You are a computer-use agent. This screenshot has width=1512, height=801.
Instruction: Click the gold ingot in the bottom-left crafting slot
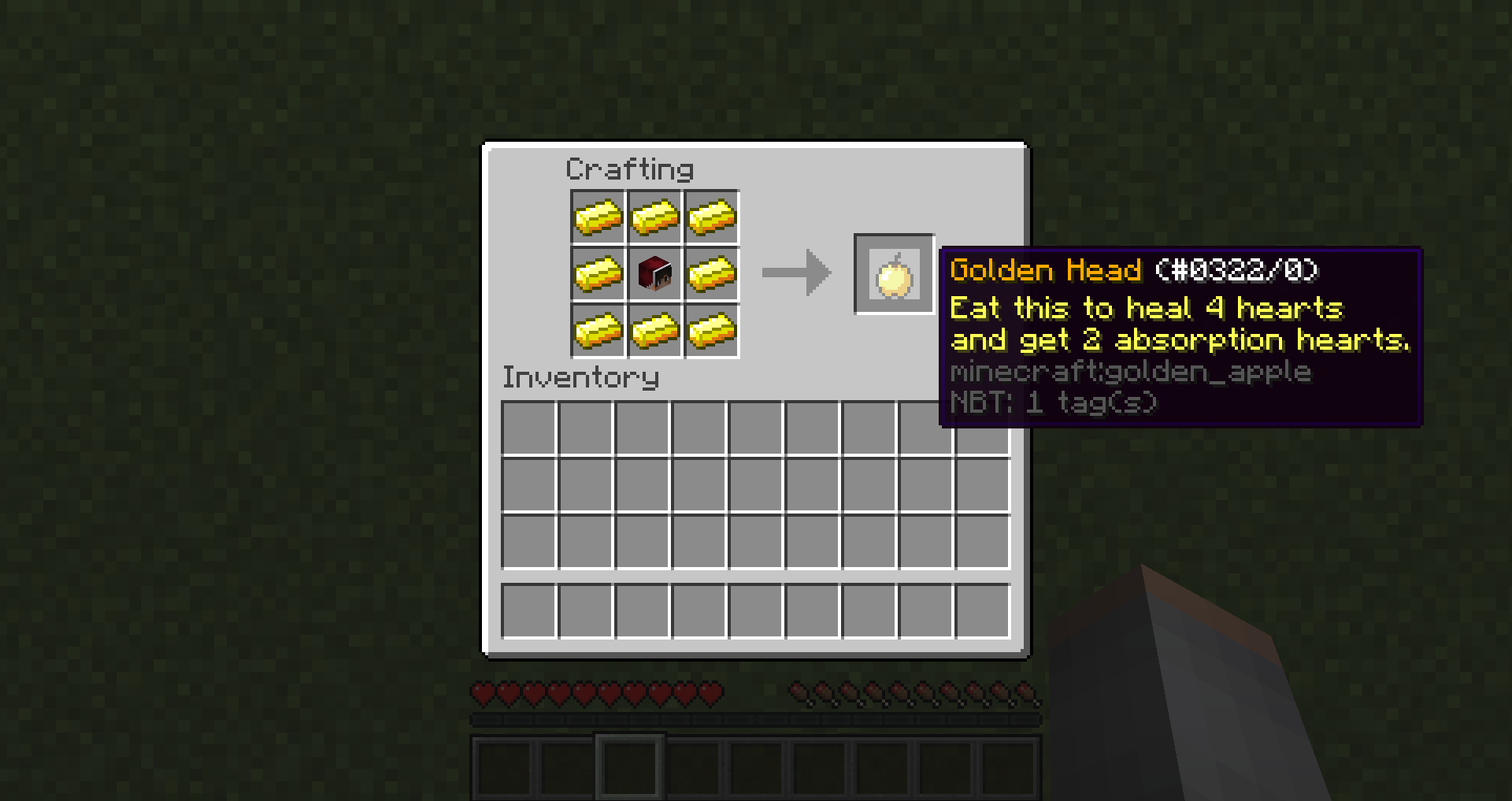click(x=598, y=332)
